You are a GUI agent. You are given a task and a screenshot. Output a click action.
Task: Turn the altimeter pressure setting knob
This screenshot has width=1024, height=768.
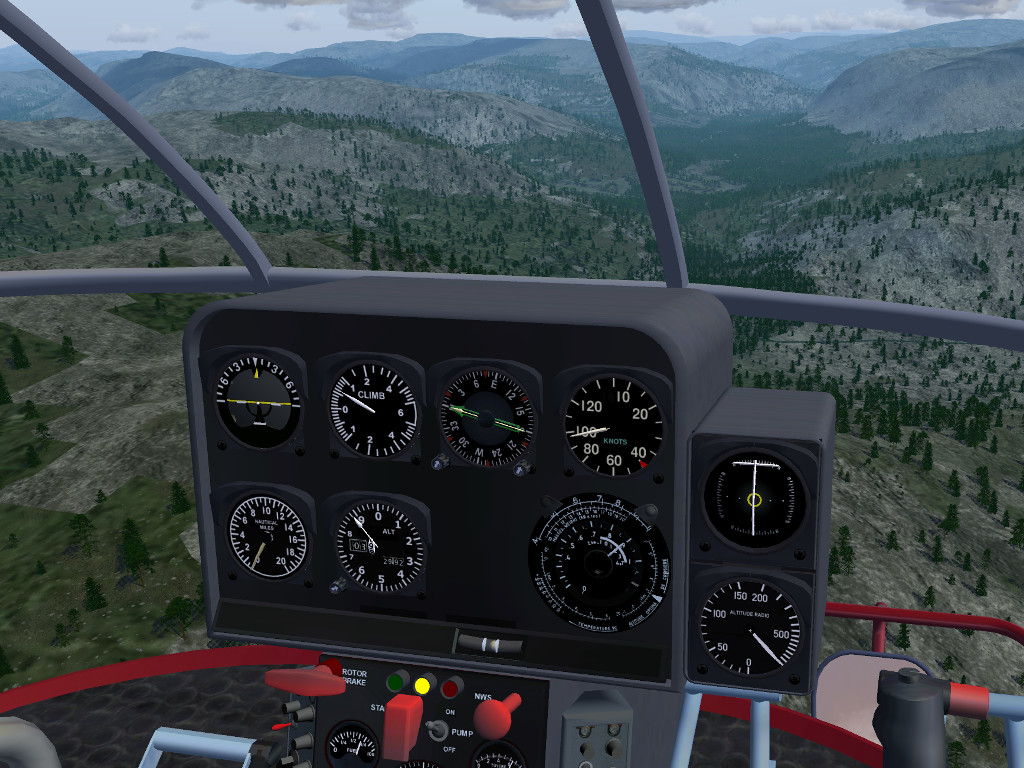[338, 587]
